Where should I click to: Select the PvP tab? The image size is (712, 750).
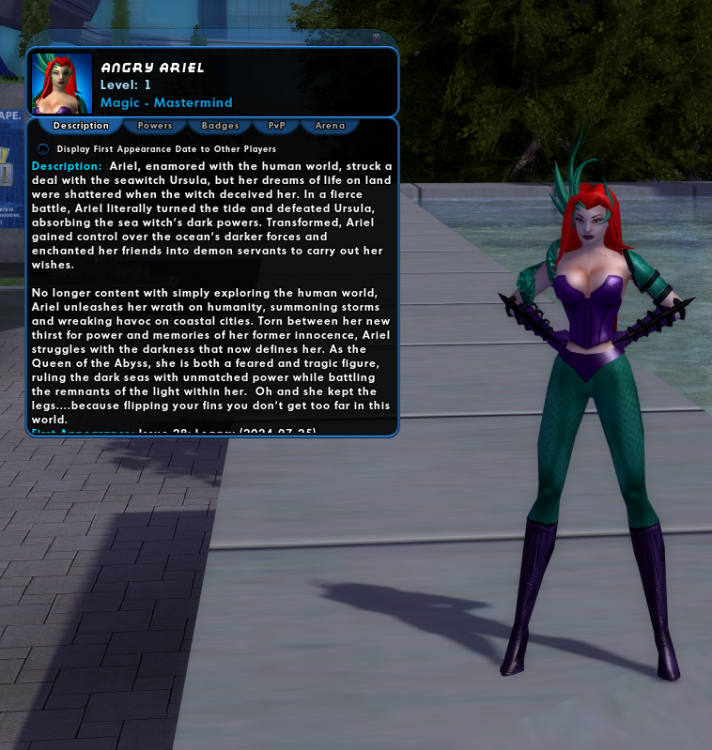pyautogui.click(x=276, y=126)
